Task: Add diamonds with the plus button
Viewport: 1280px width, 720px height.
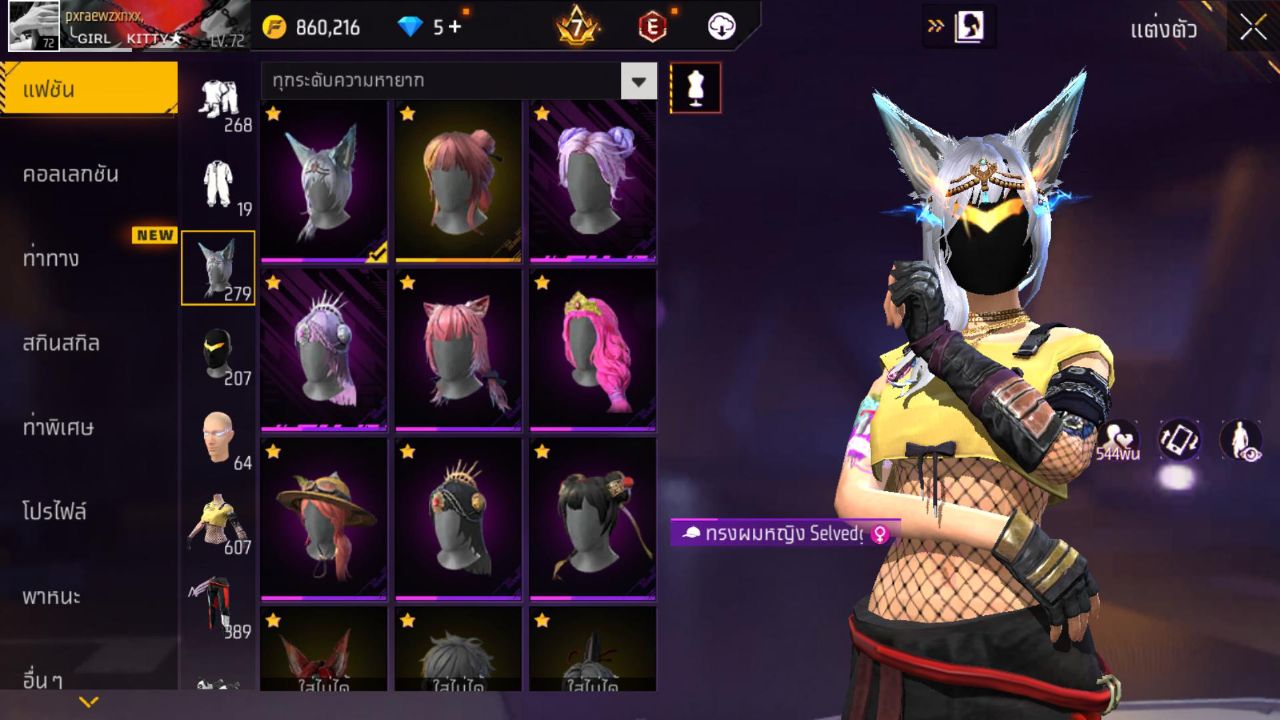Action: [455, 27]
